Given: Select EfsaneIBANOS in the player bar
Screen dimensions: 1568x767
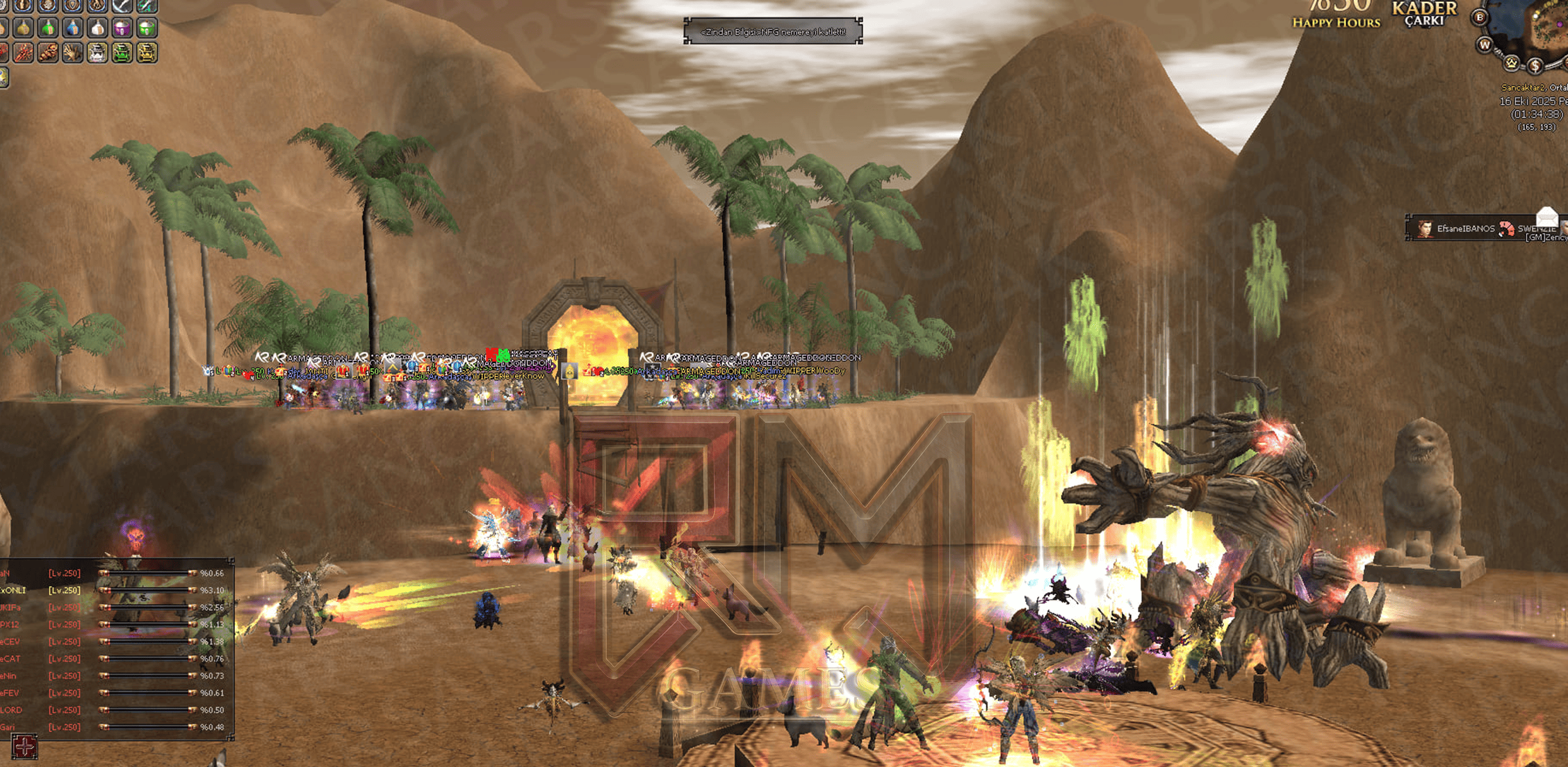Looking at the screenshot, I should pos(1464,229).
